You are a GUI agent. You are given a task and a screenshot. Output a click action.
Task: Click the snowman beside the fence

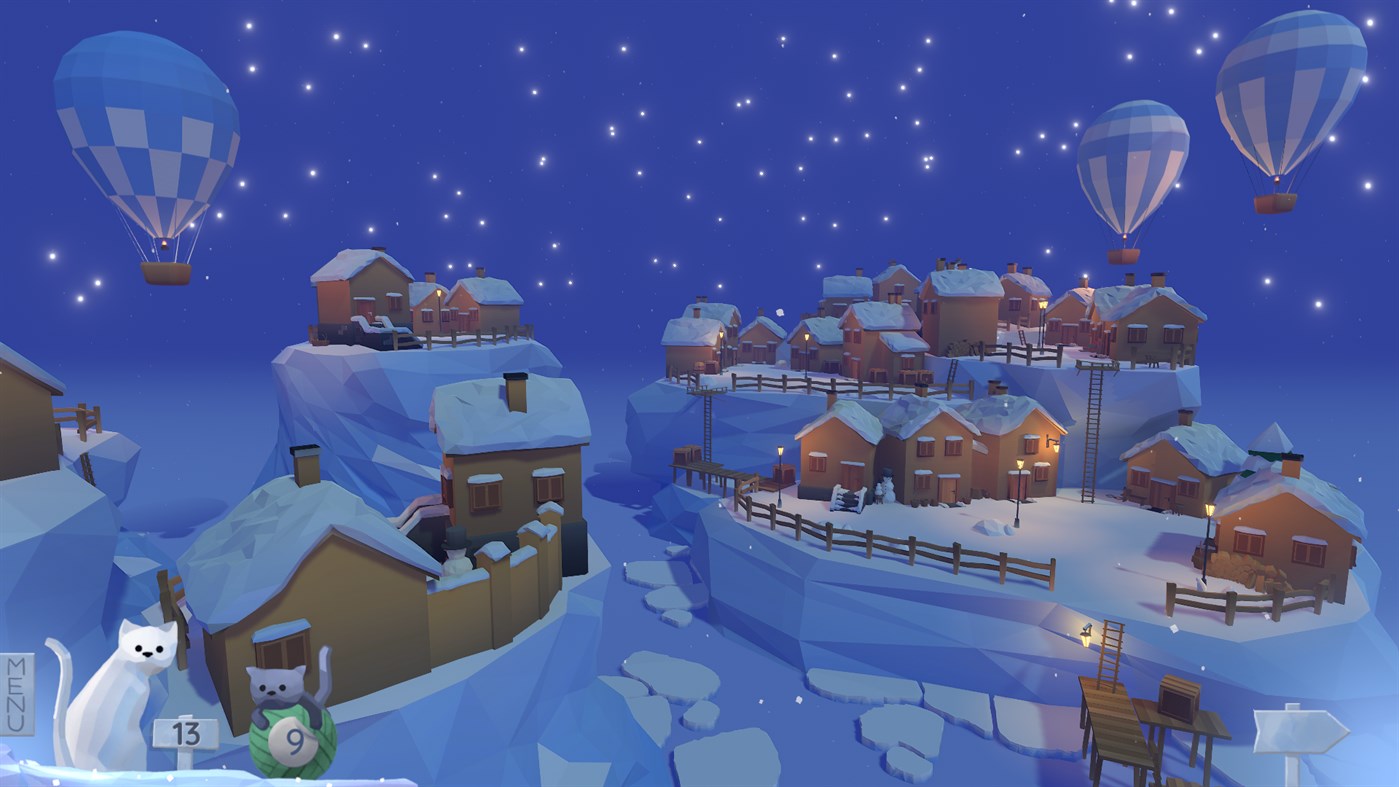point(888,490)
